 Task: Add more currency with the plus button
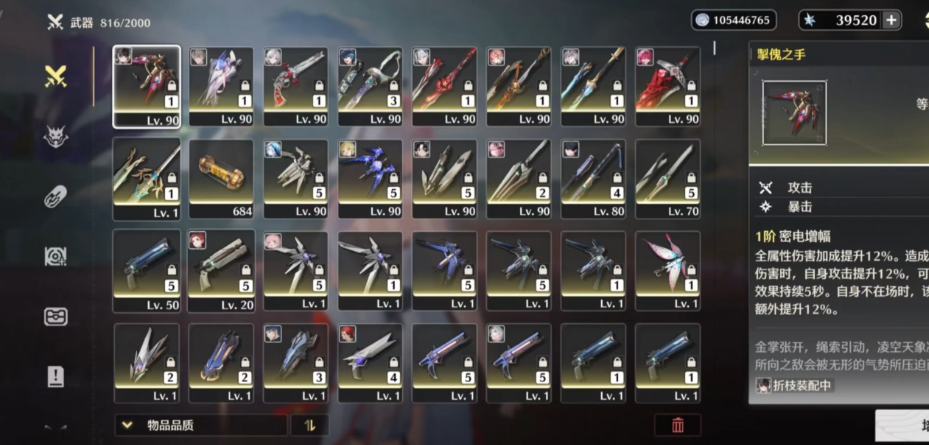click(891, 20)
